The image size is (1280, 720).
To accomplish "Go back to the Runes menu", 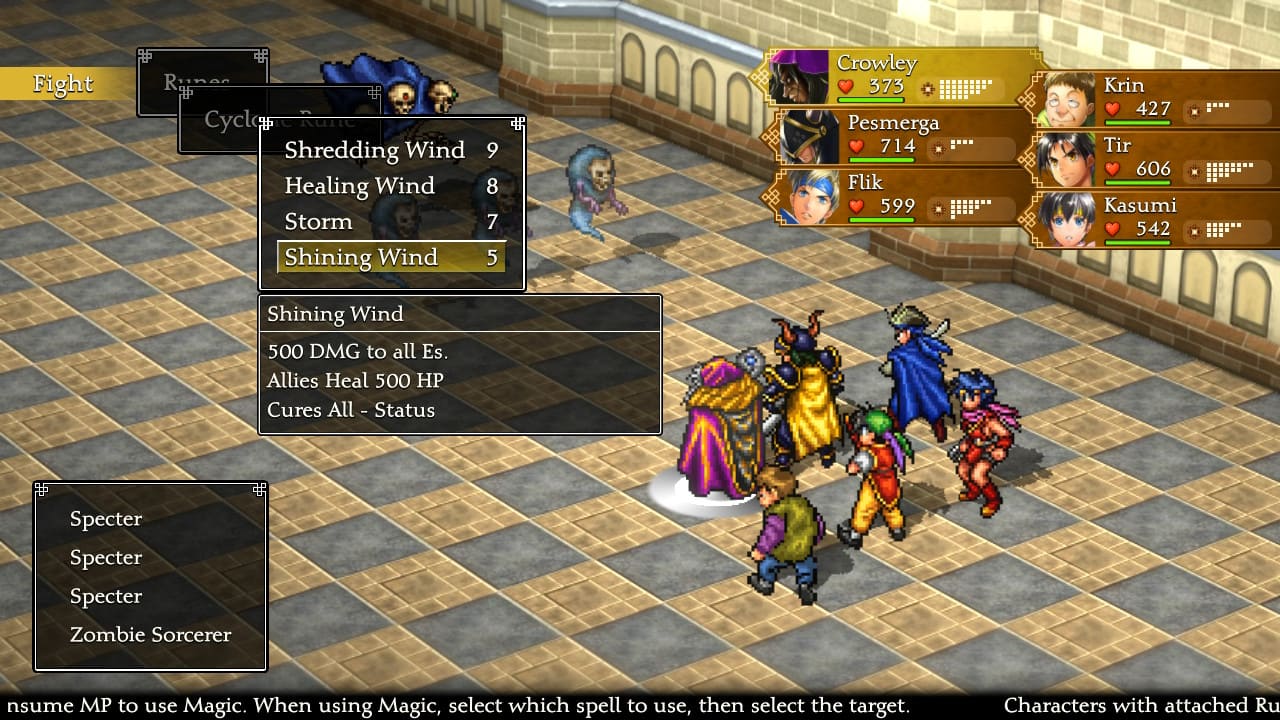I will (197, 80).
